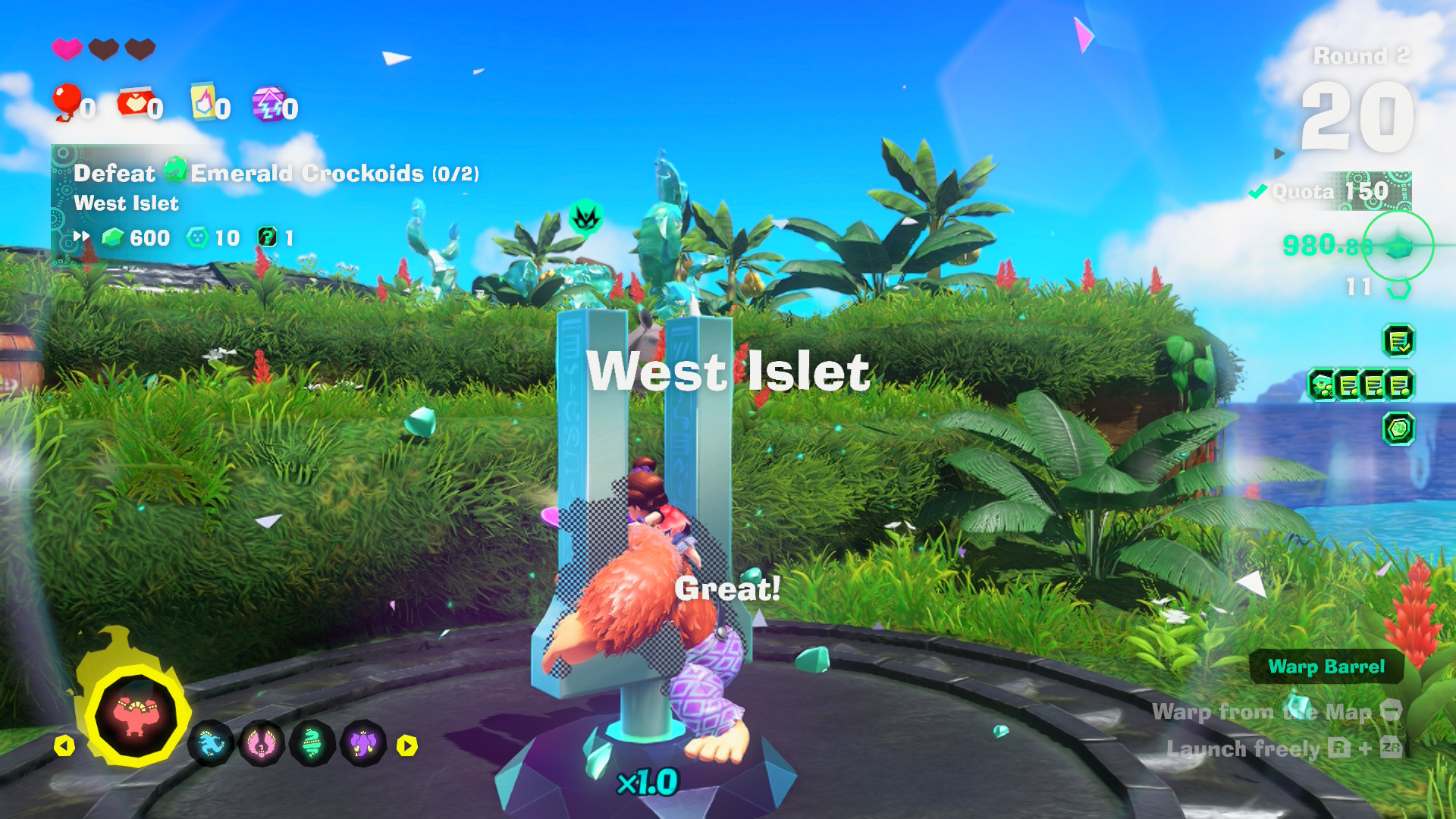This screenshot has width=1456, height=819.
Task: Select the Warp Barrel label
Action: tap(1326, 667)
